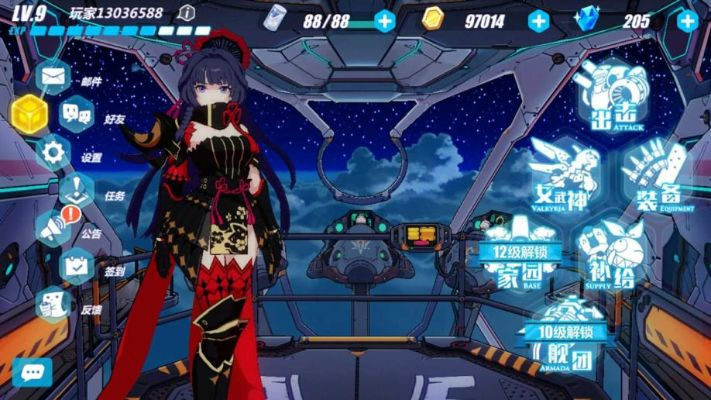711x400 pixels.
Task: Open the 设置 settings gear
Action: point(54,152)
